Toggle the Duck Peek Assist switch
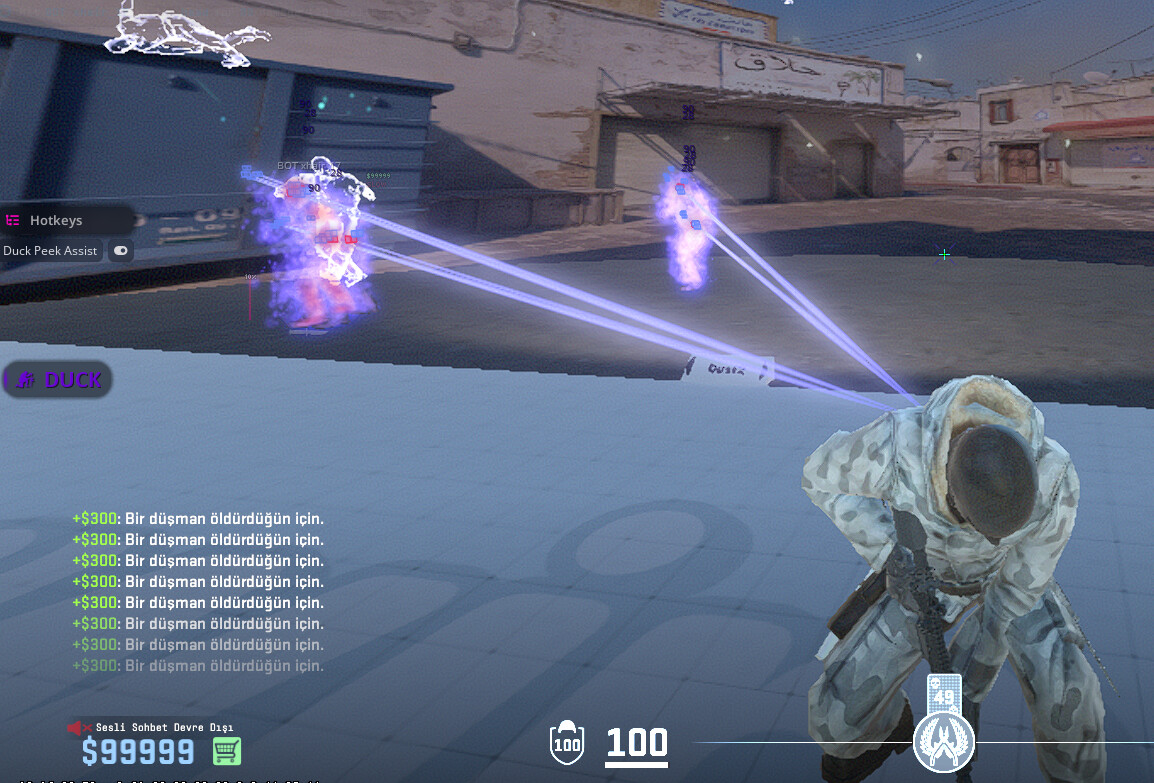 click(x=121, y=251)
